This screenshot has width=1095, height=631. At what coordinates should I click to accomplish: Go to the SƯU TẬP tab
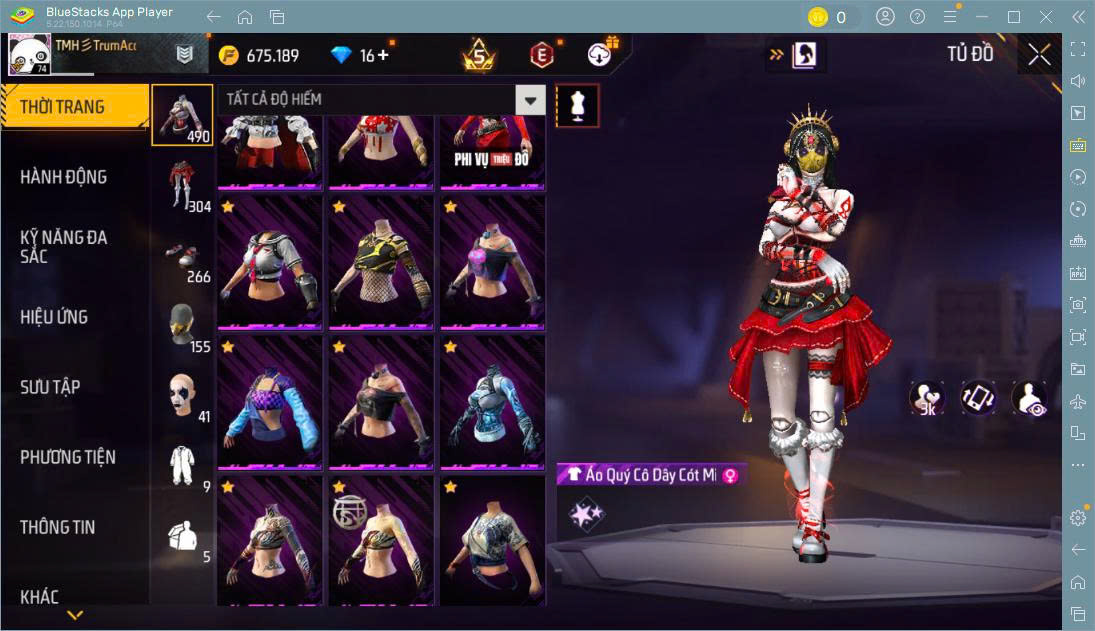pyautogui.click(x=51, y=387)
